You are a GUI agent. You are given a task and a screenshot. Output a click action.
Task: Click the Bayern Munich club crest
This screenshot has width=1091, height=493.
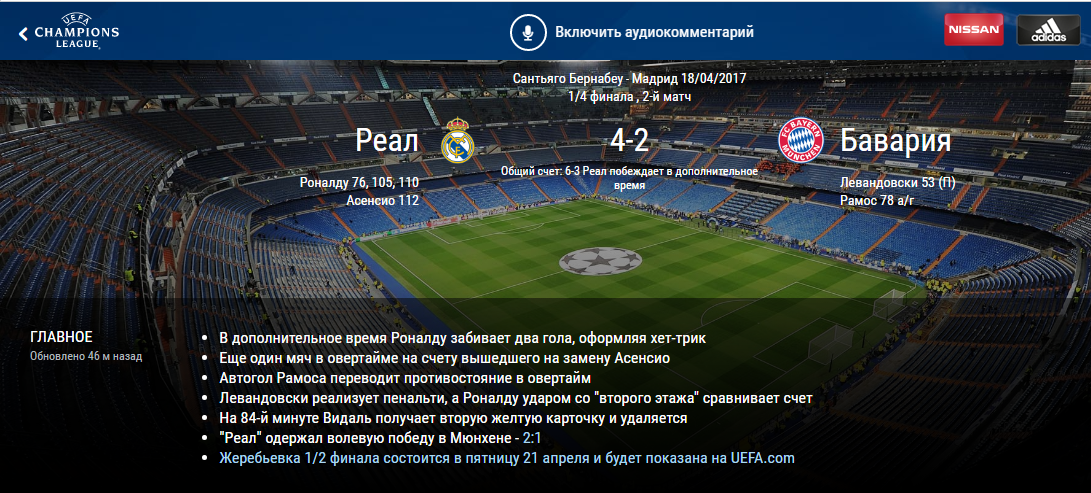click(799, 141)
